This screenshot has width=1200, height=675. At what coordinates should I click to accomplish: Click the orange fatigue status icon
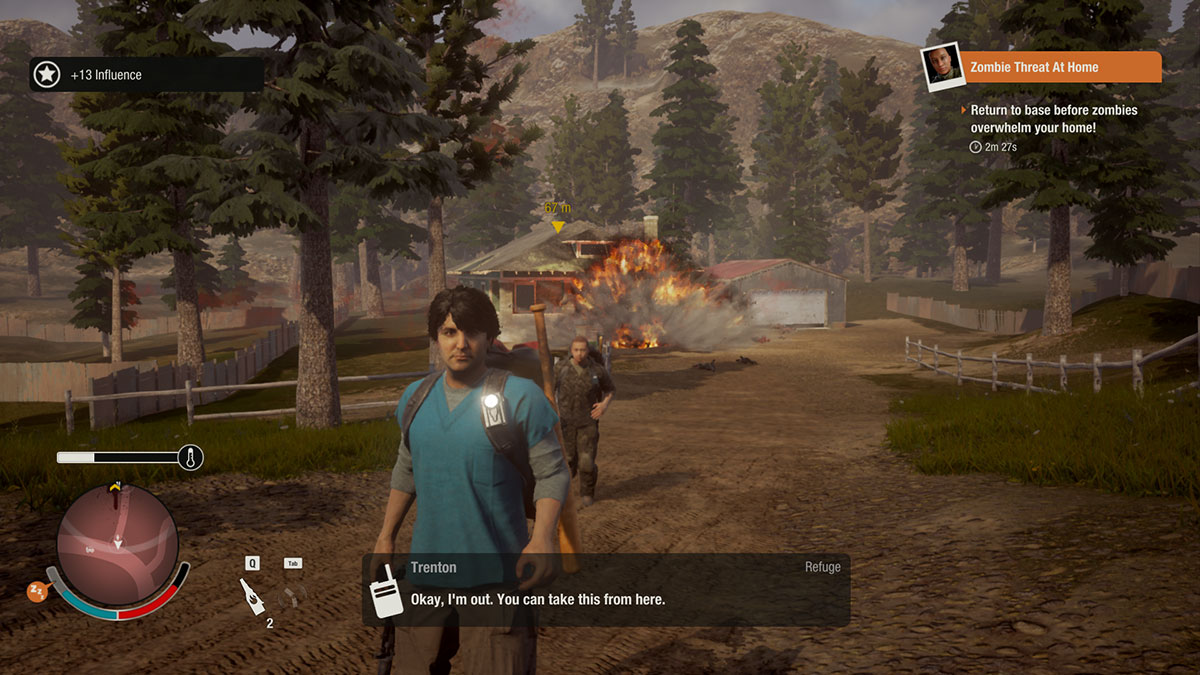[38, 592]
